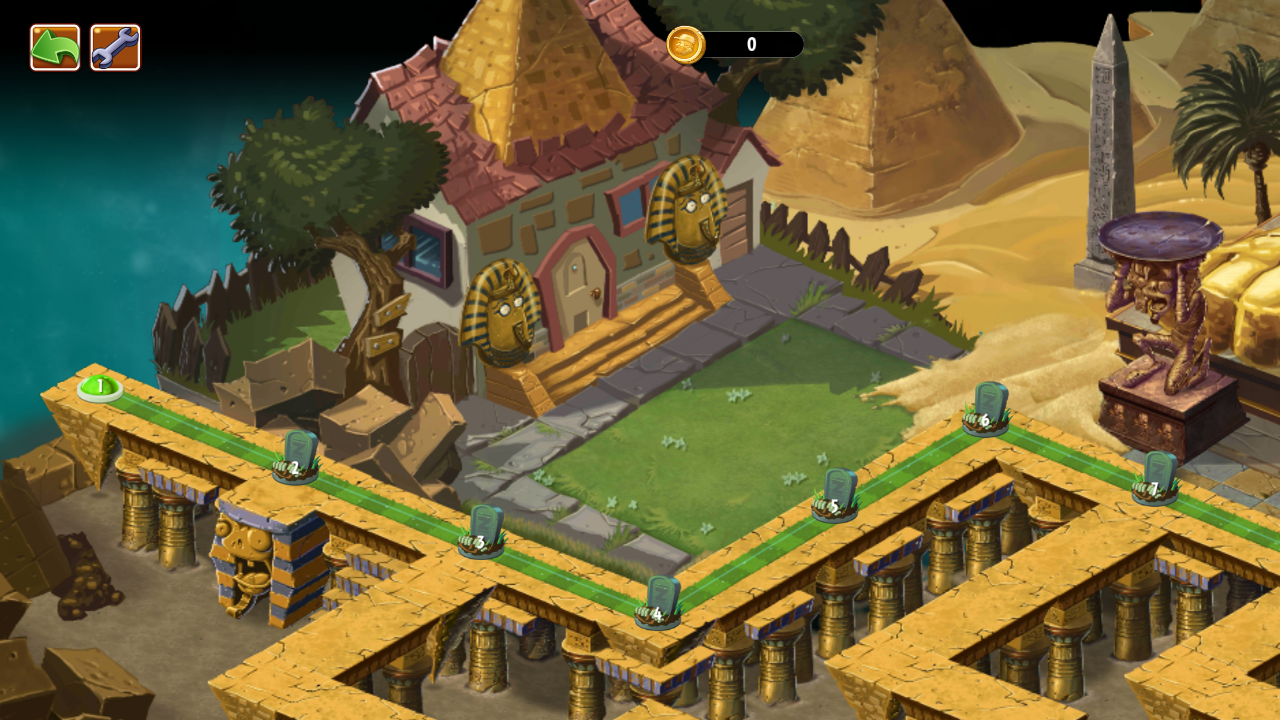Select the level 3 tombstone marker
The width and height of the screenshot is (1280, 720).
482,532
